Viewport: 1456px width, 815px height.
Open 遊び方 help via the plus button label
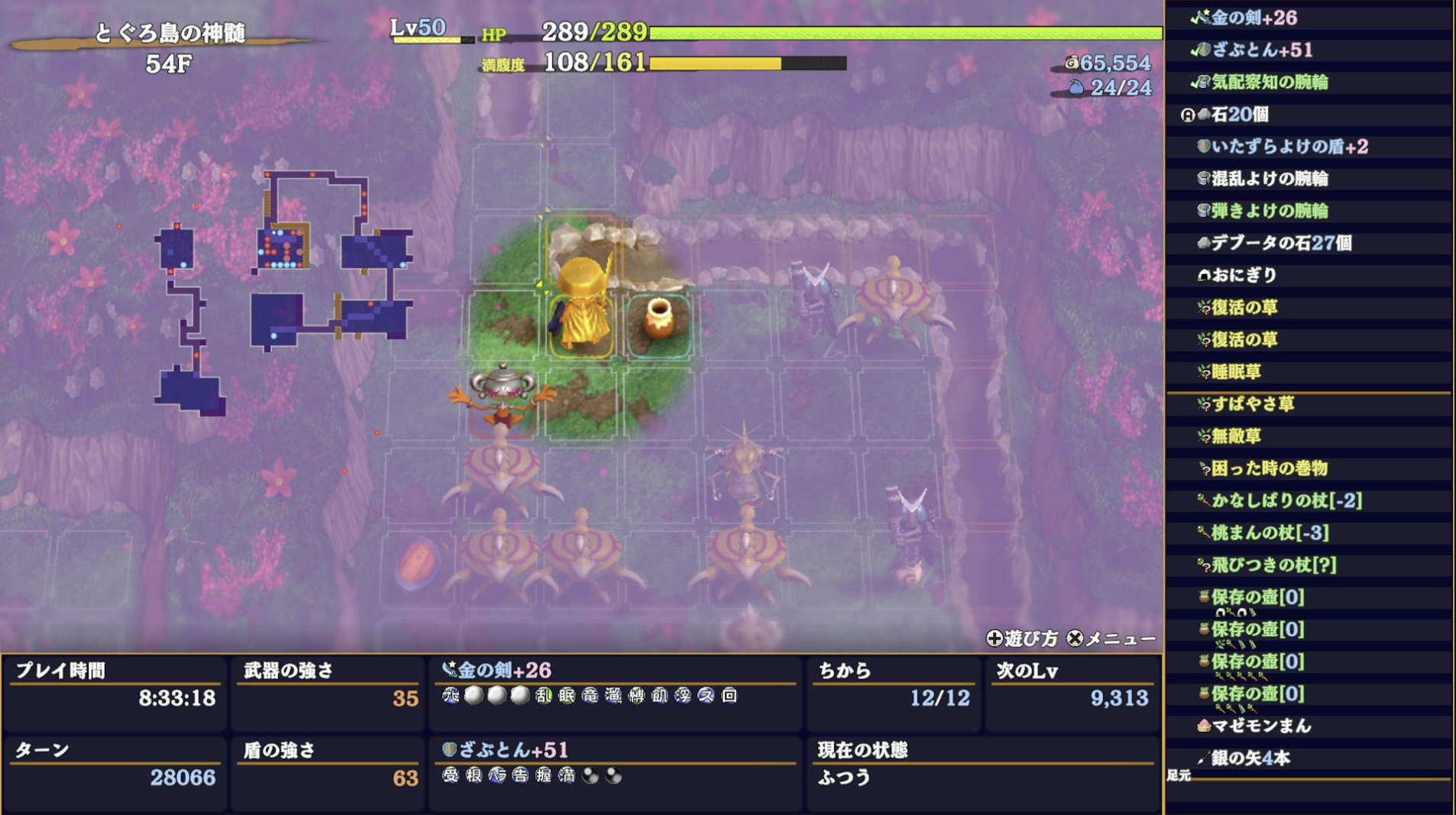click(x=1024, y=637)
